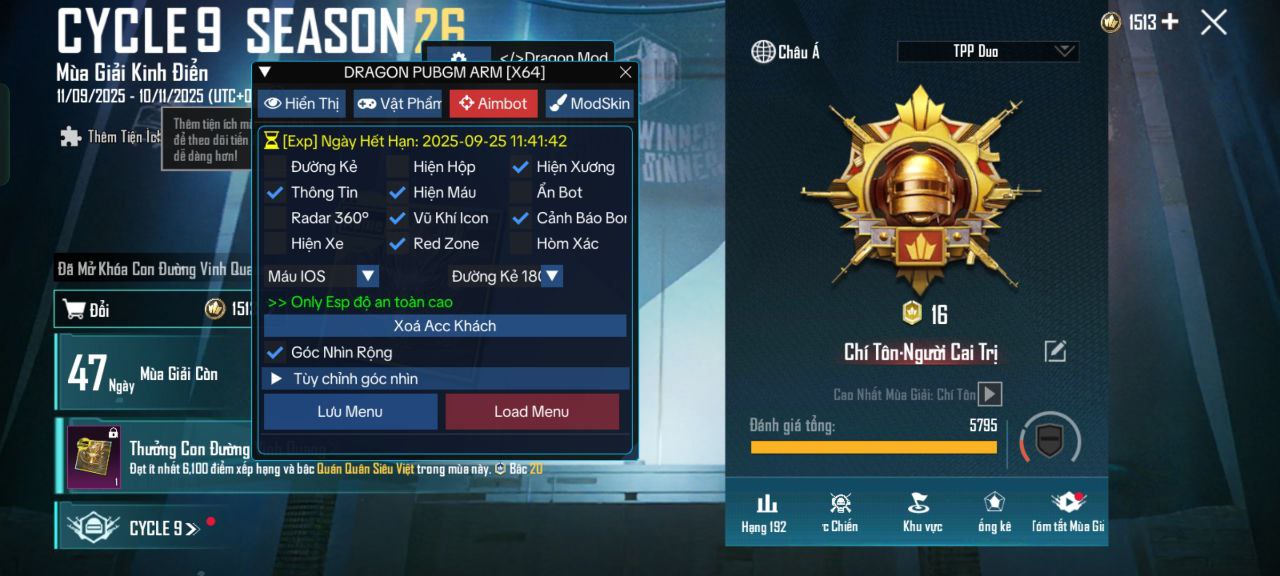1280x576 pixels.
Task: Select the Châu Á region globe
Action: 764,52
